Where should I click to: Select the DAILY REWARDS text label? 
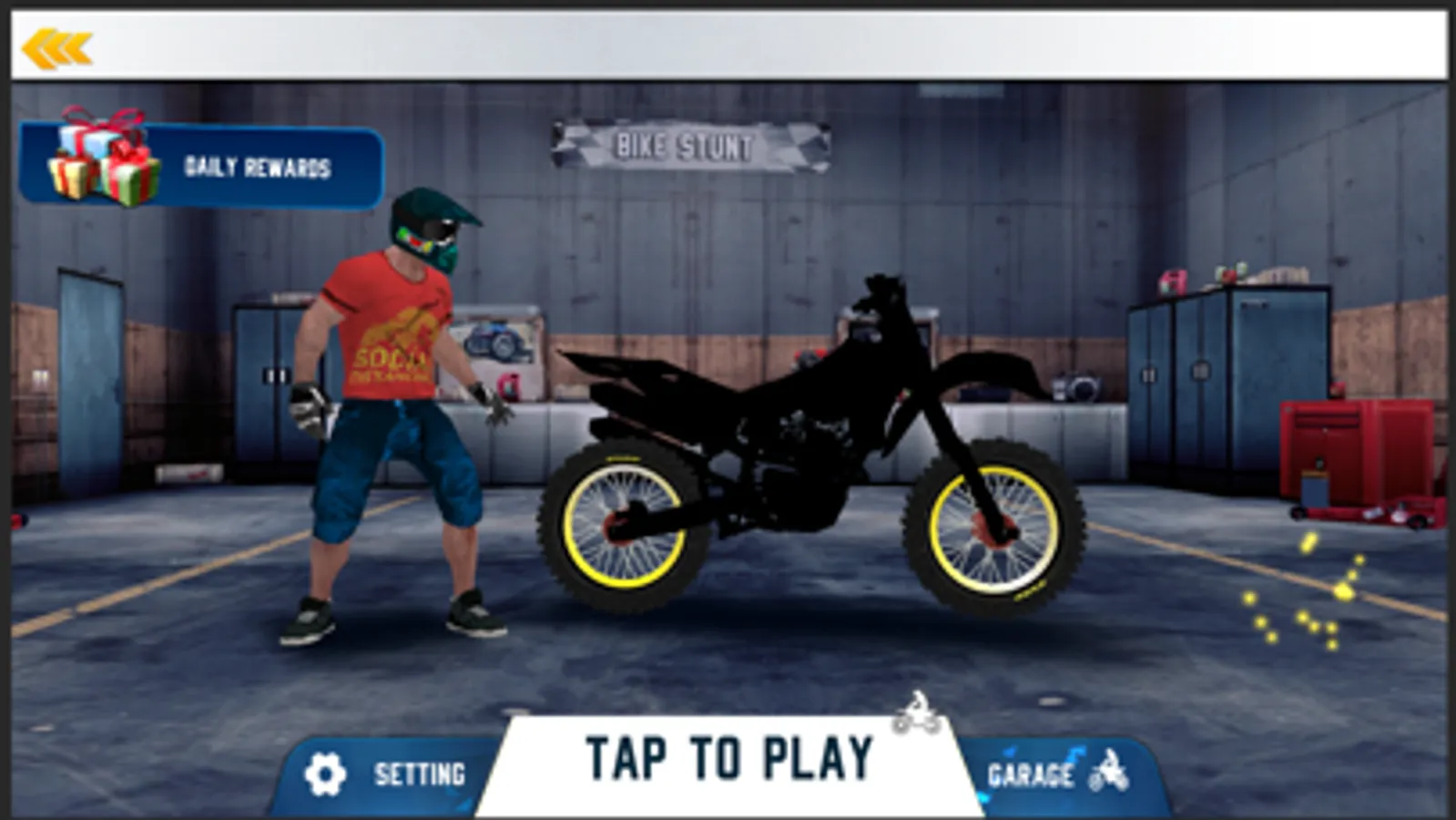[x=258, y=165]
